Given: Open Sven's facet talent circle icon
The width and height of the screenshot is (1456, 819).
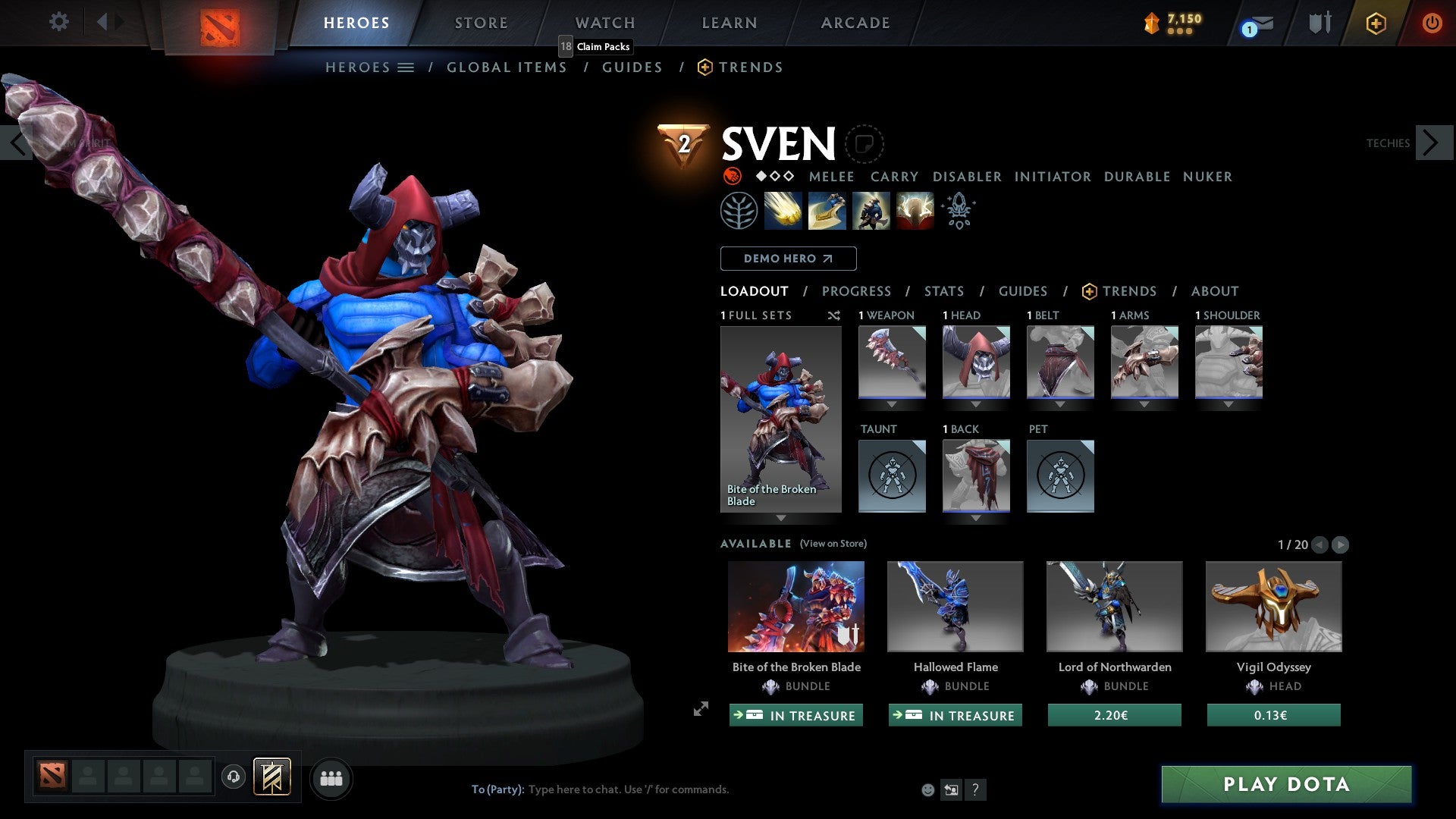Looking at the screenshot, I should coord(739,211).
